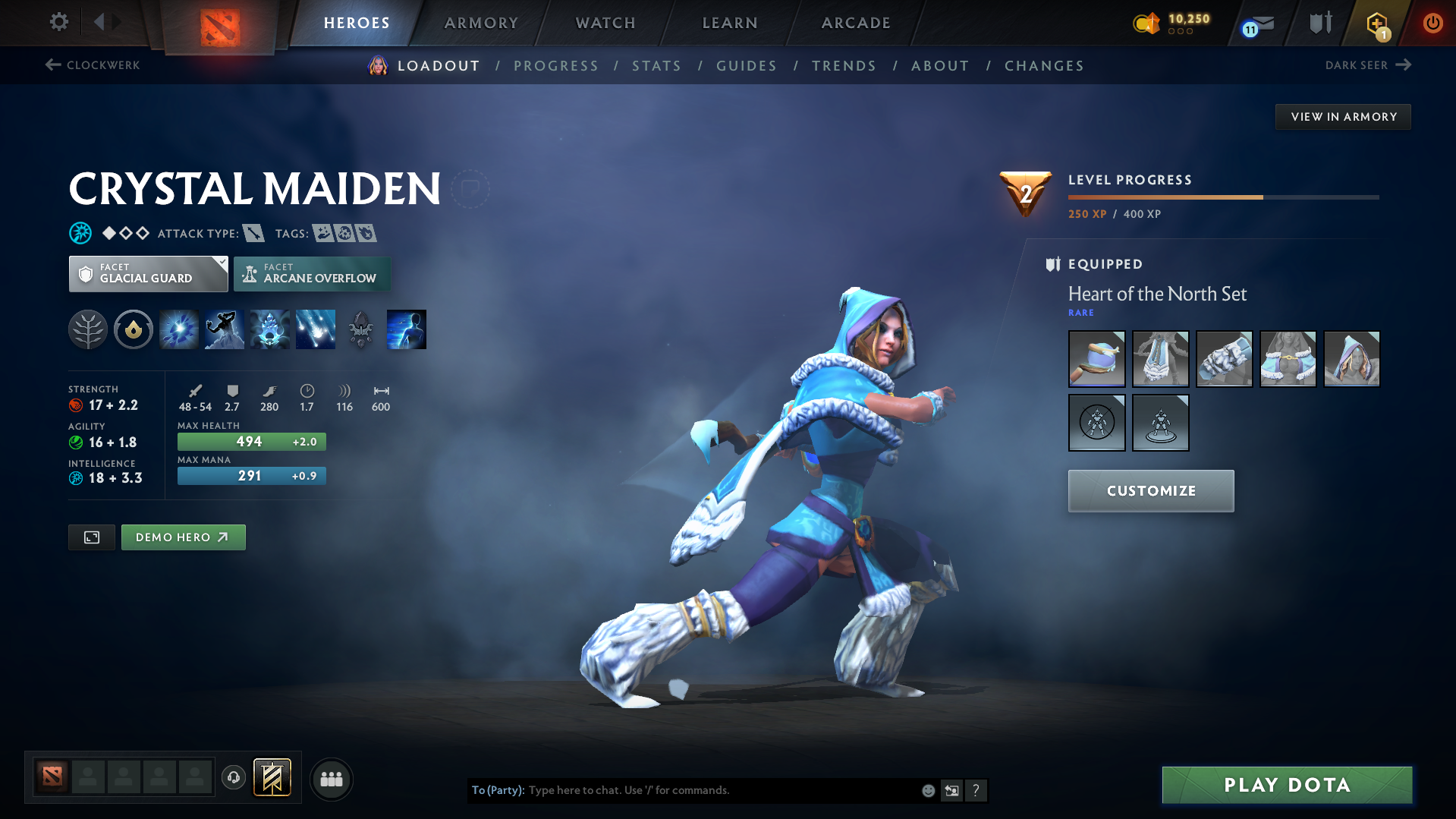1456x819 pixels.
Task: Switch to the Armory tab
Action: click(481, 23)
